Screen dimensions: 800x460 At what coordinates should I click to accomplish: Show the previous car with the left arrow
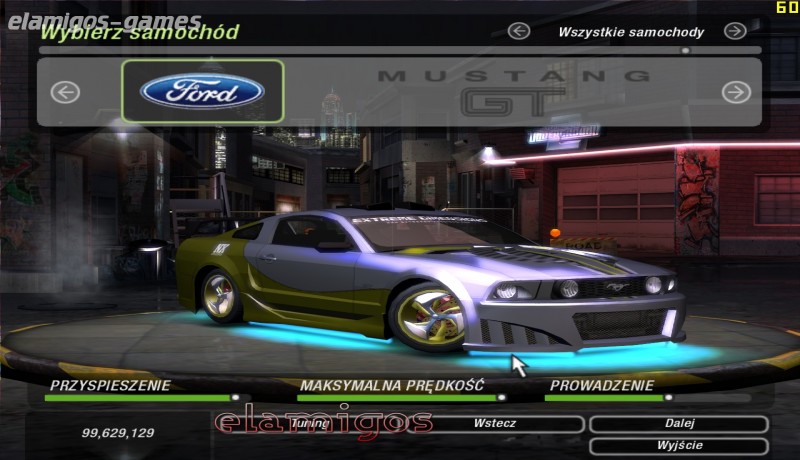(x=65, y=92)
